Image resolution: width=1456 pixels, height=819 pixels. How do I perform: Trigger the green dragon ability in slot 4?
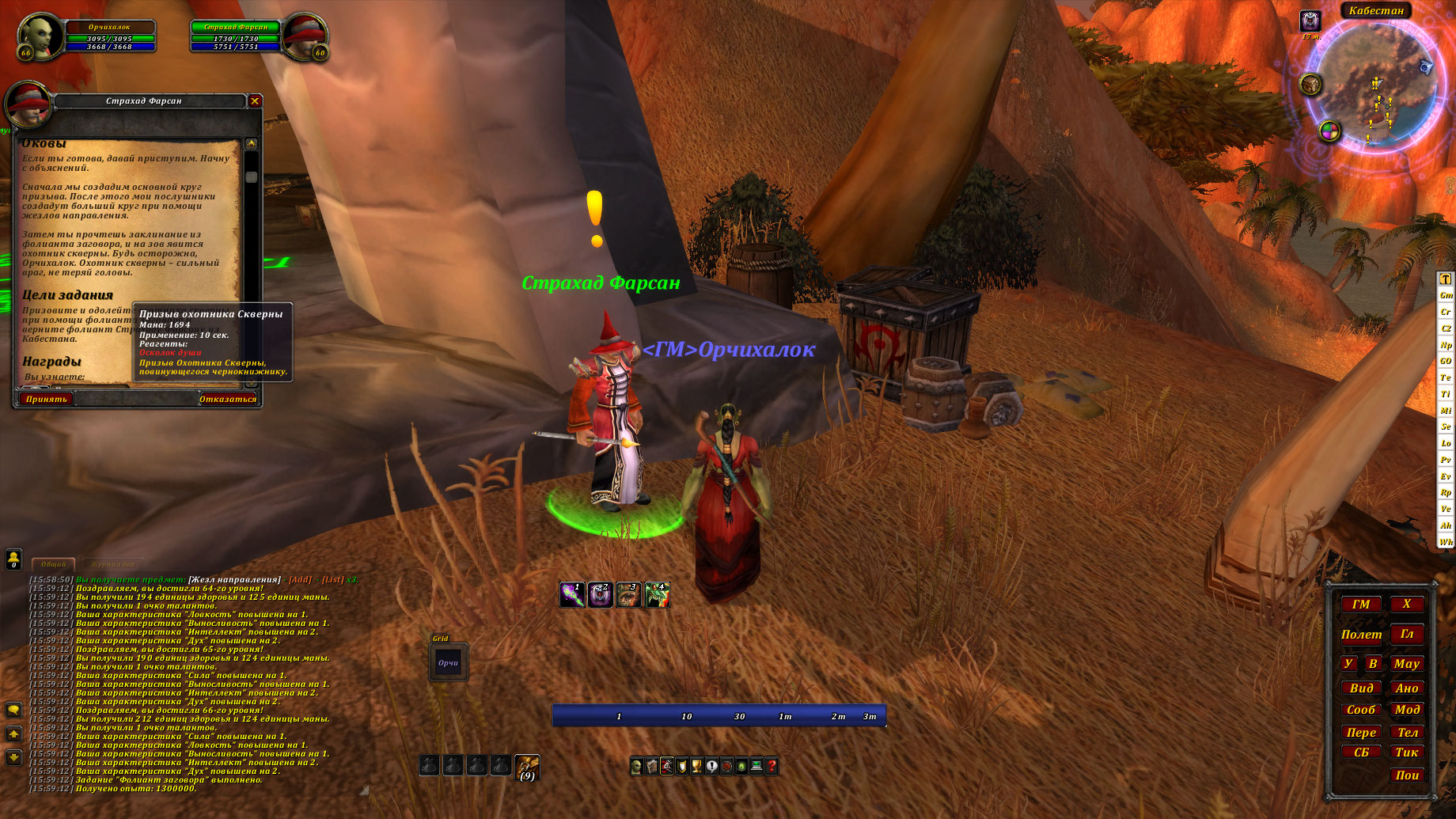tap(657, 595)
